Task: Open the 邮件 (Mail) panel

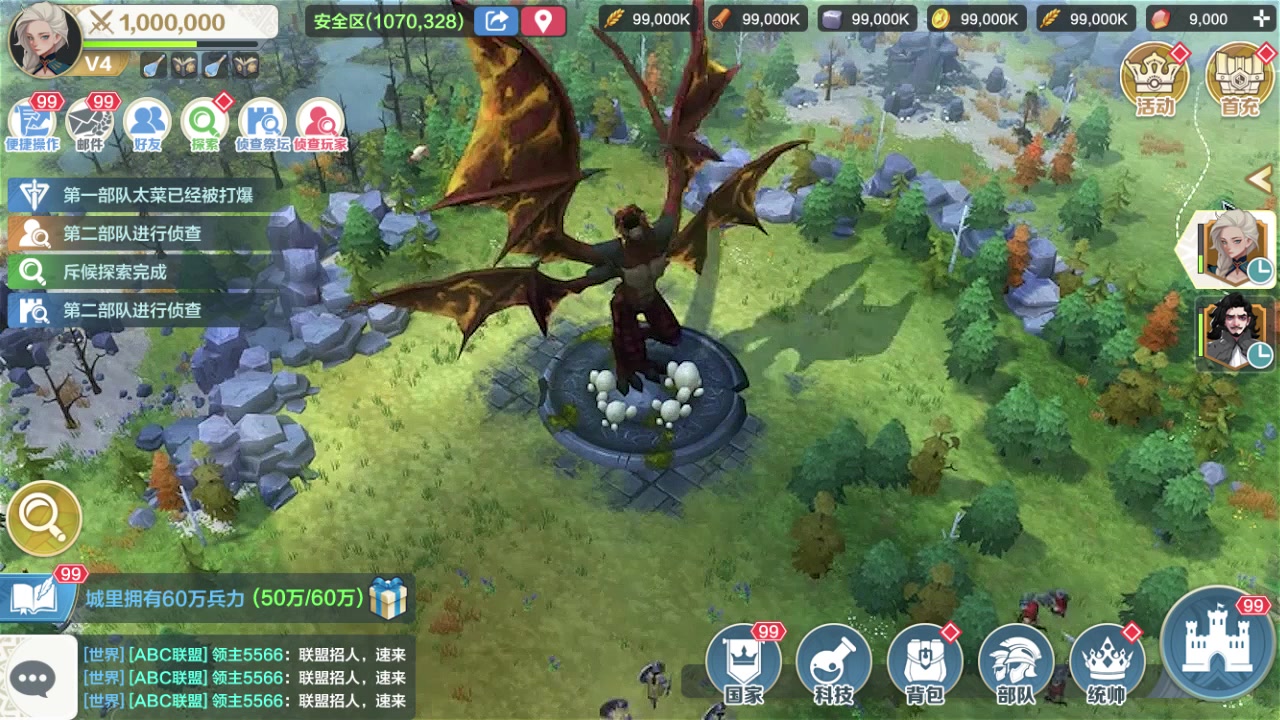Action: [91, 120]
